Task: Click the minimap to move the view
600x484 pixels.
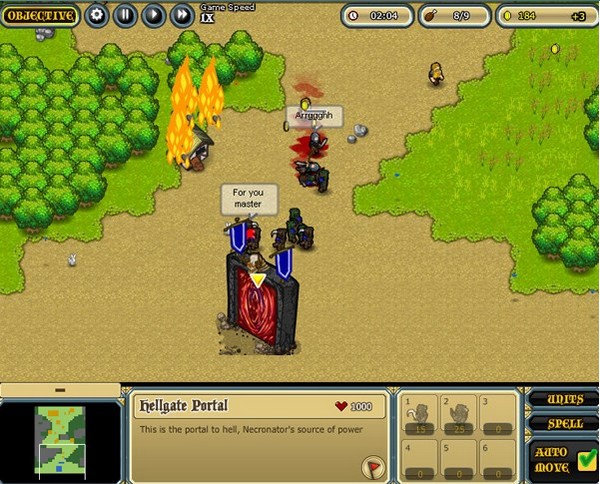Action: coord(61,437)
